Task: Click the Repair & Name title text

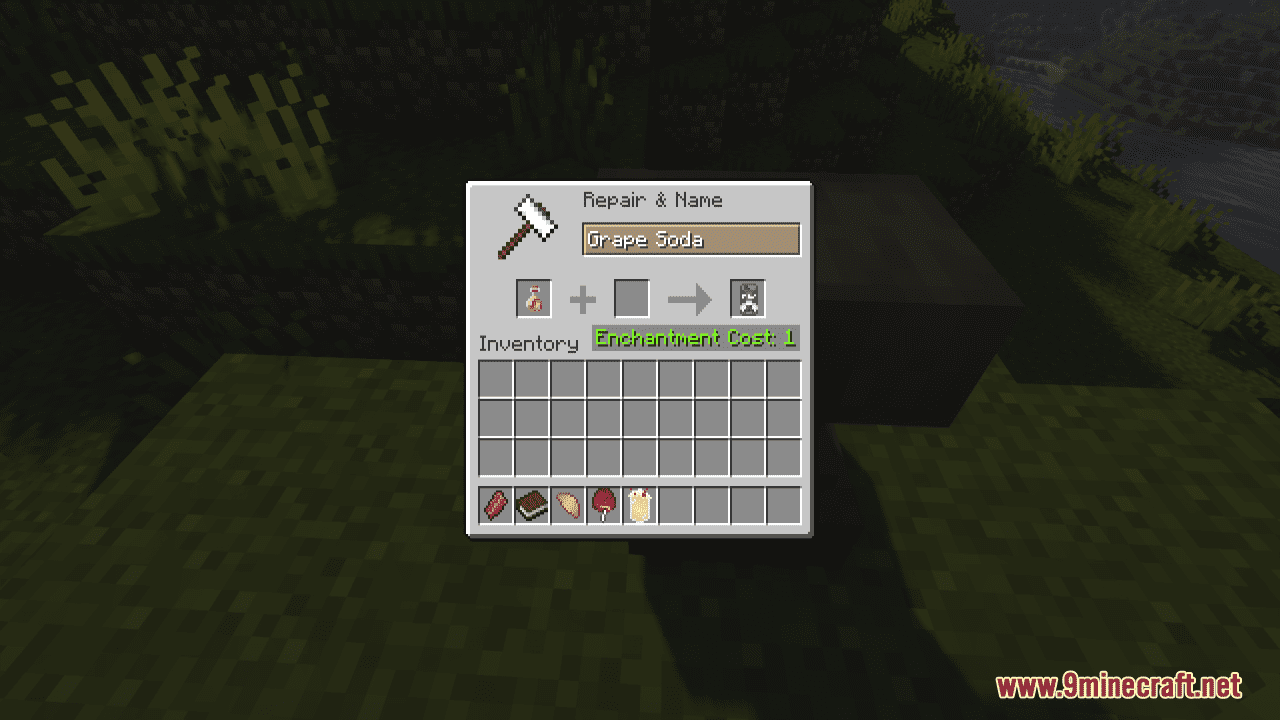Action: [x=651, y=200]
